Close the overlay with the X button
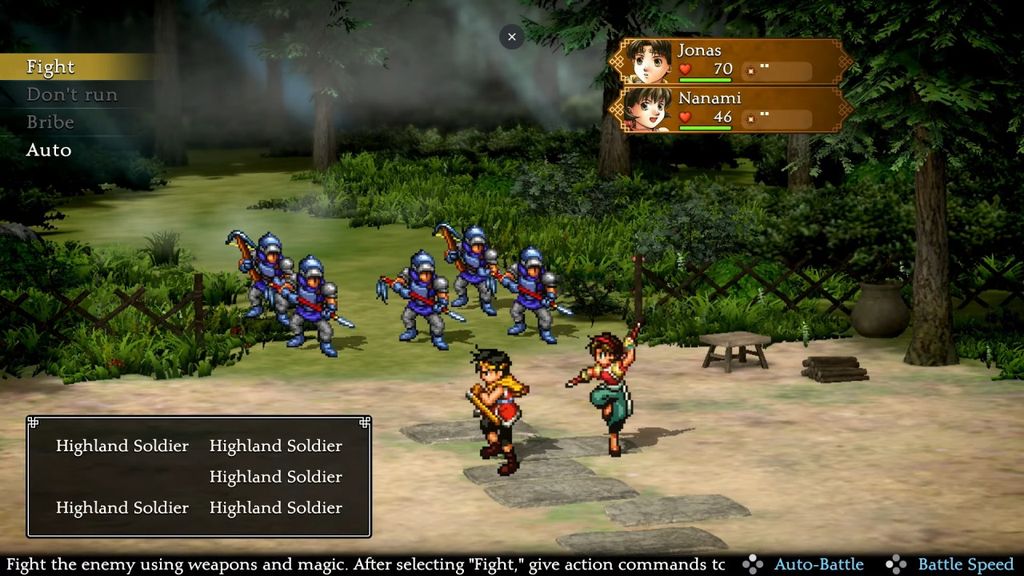Image resolution: width=1024 pixels, height=576 pixels. click(512, 37)
